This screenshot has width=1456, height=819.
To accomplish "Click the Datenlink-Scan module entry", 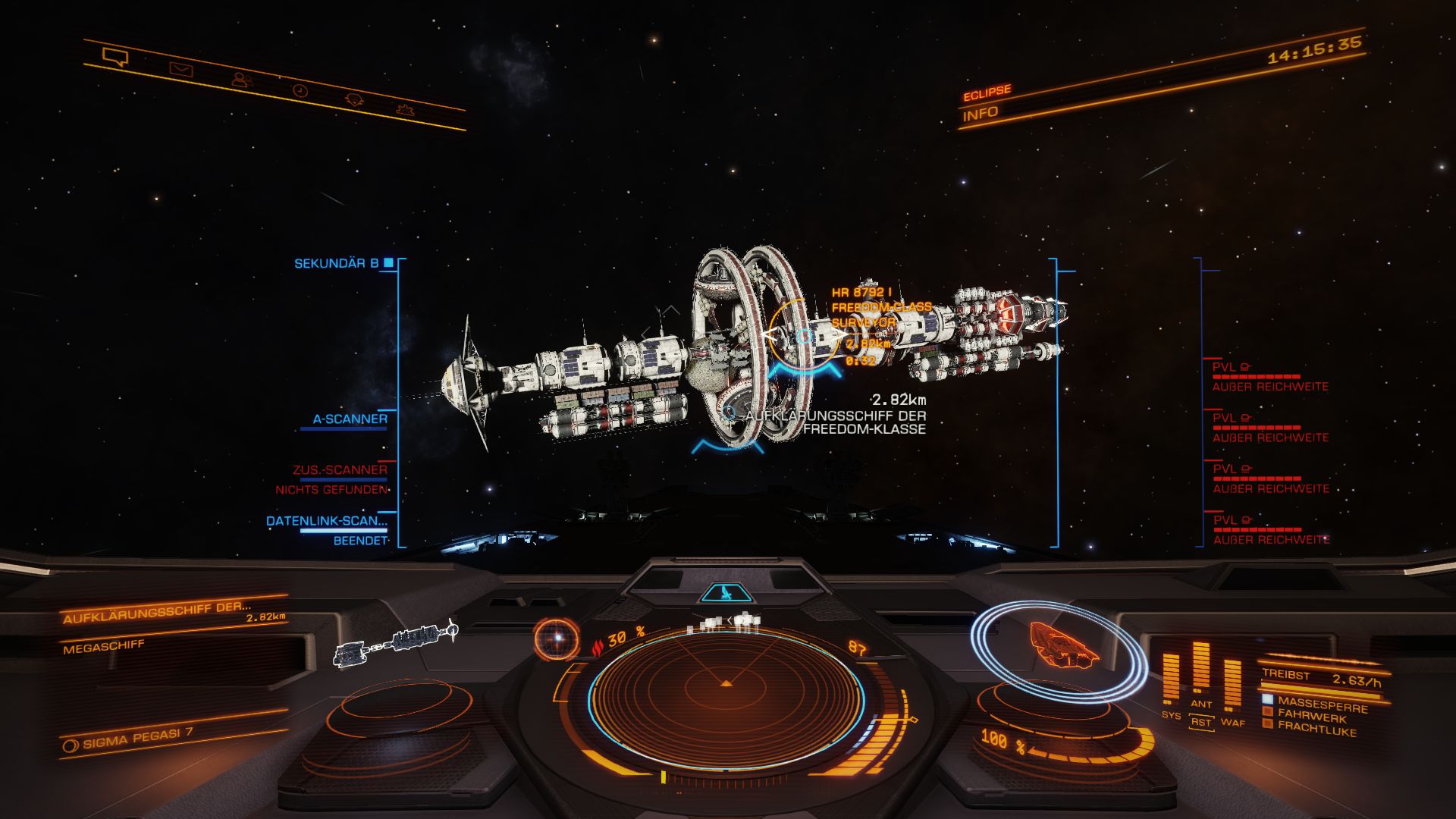I will (x=327, y=521).
